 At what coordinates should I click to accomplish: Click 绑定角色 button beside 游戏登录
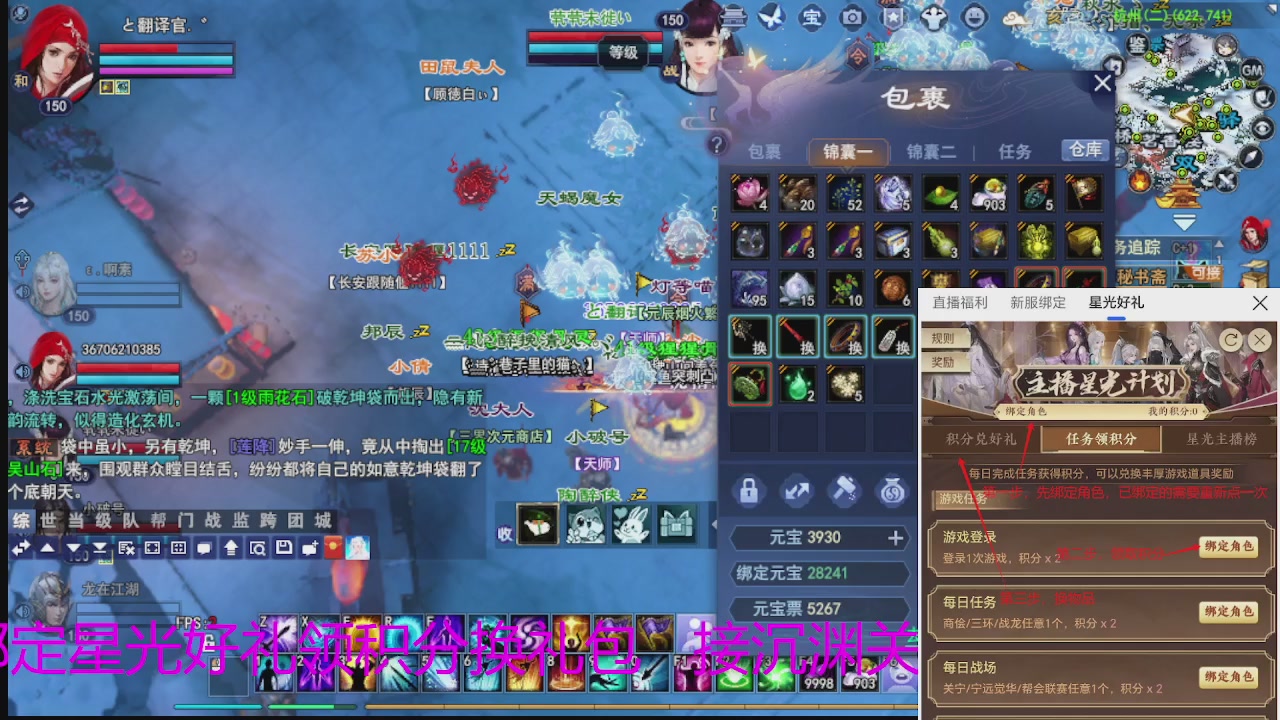(x=1230, y=546)
